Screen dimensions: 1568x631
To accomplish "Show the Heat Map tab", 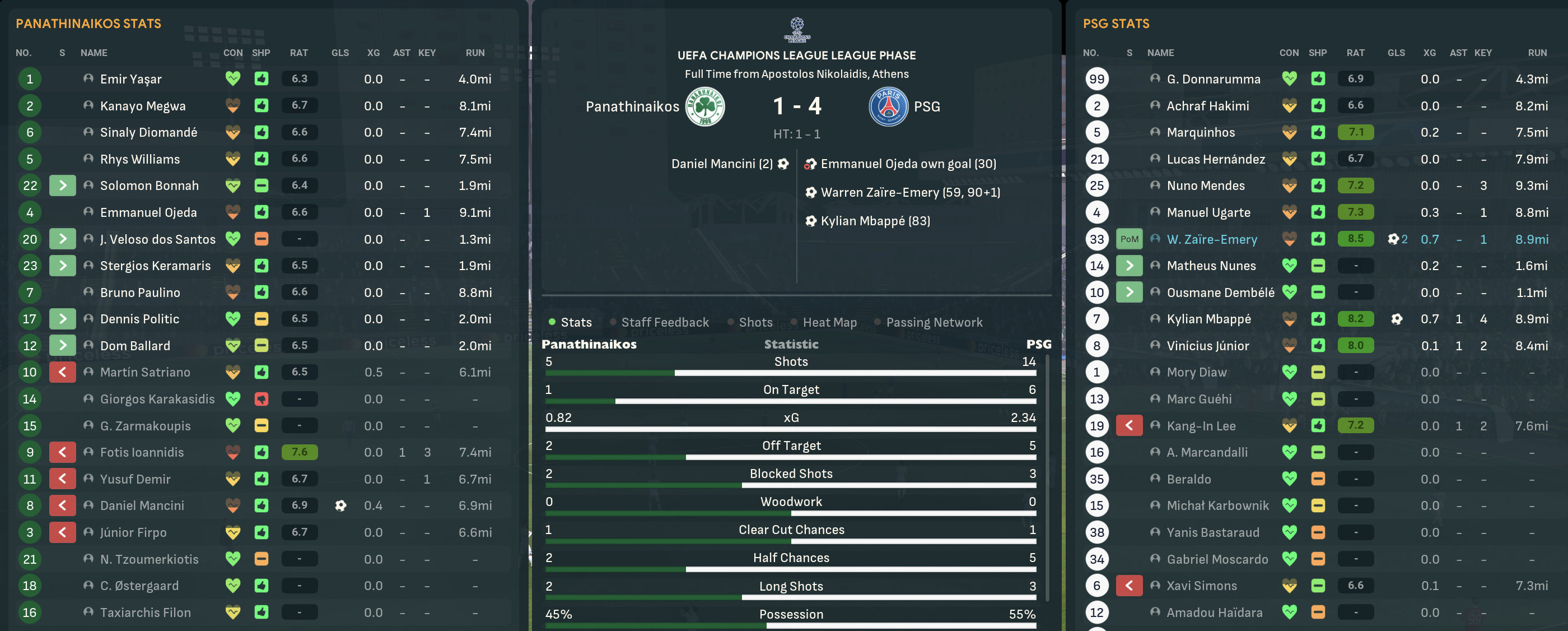I will tap(829, 322).
